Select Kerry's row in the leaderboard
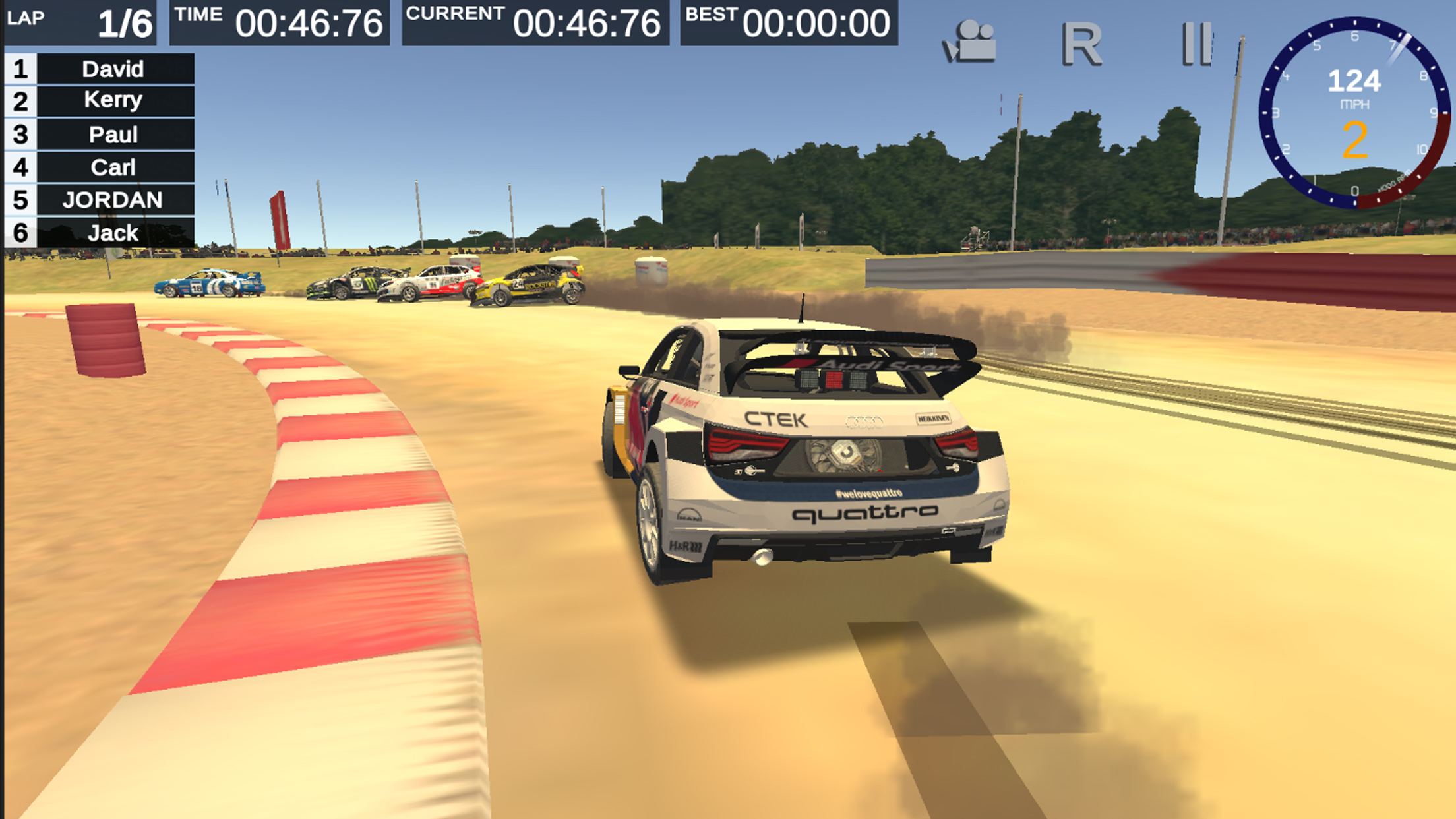 tap(113, 101)
